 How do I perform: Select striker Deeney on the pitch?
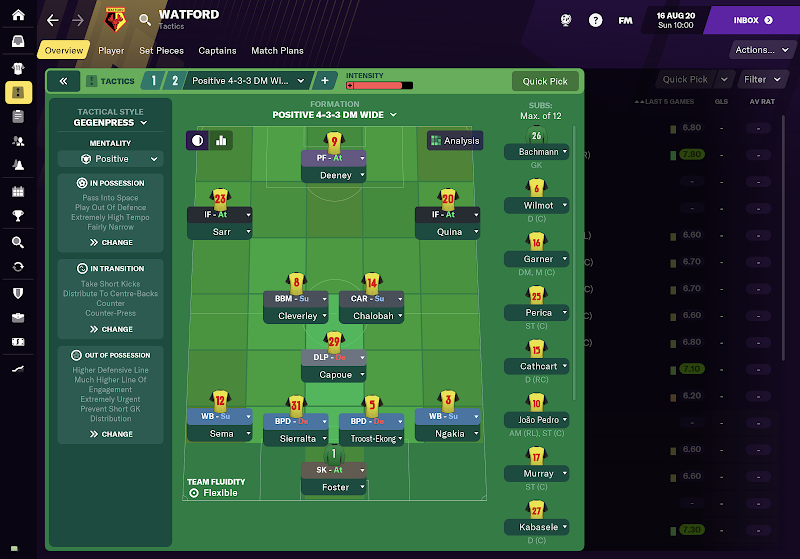(x=334, y=175)
